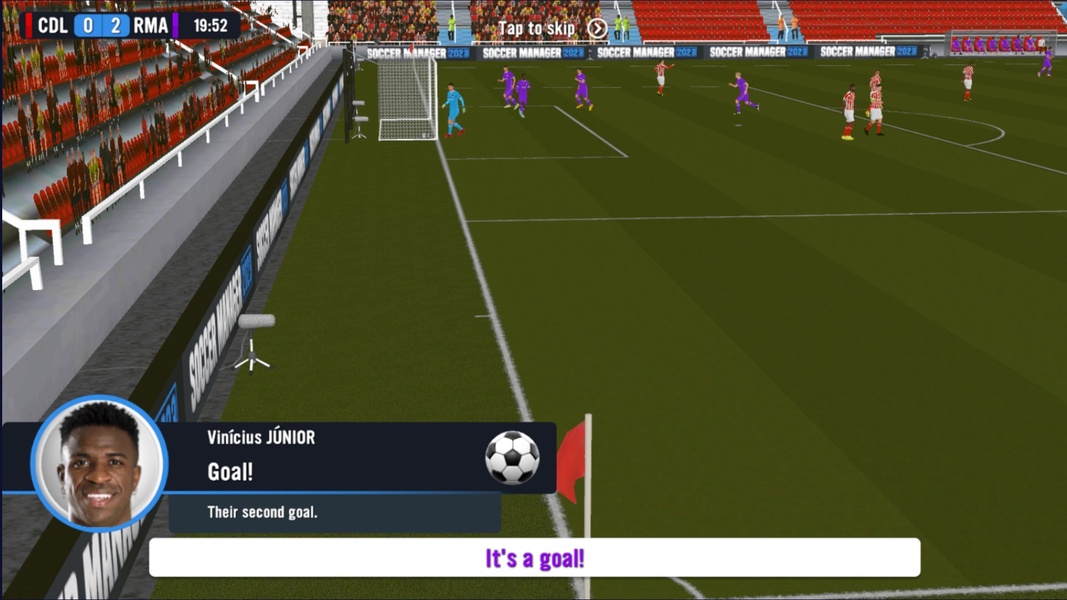
Task: Tap to skip the goal replay
Action: tap(552, 29)
